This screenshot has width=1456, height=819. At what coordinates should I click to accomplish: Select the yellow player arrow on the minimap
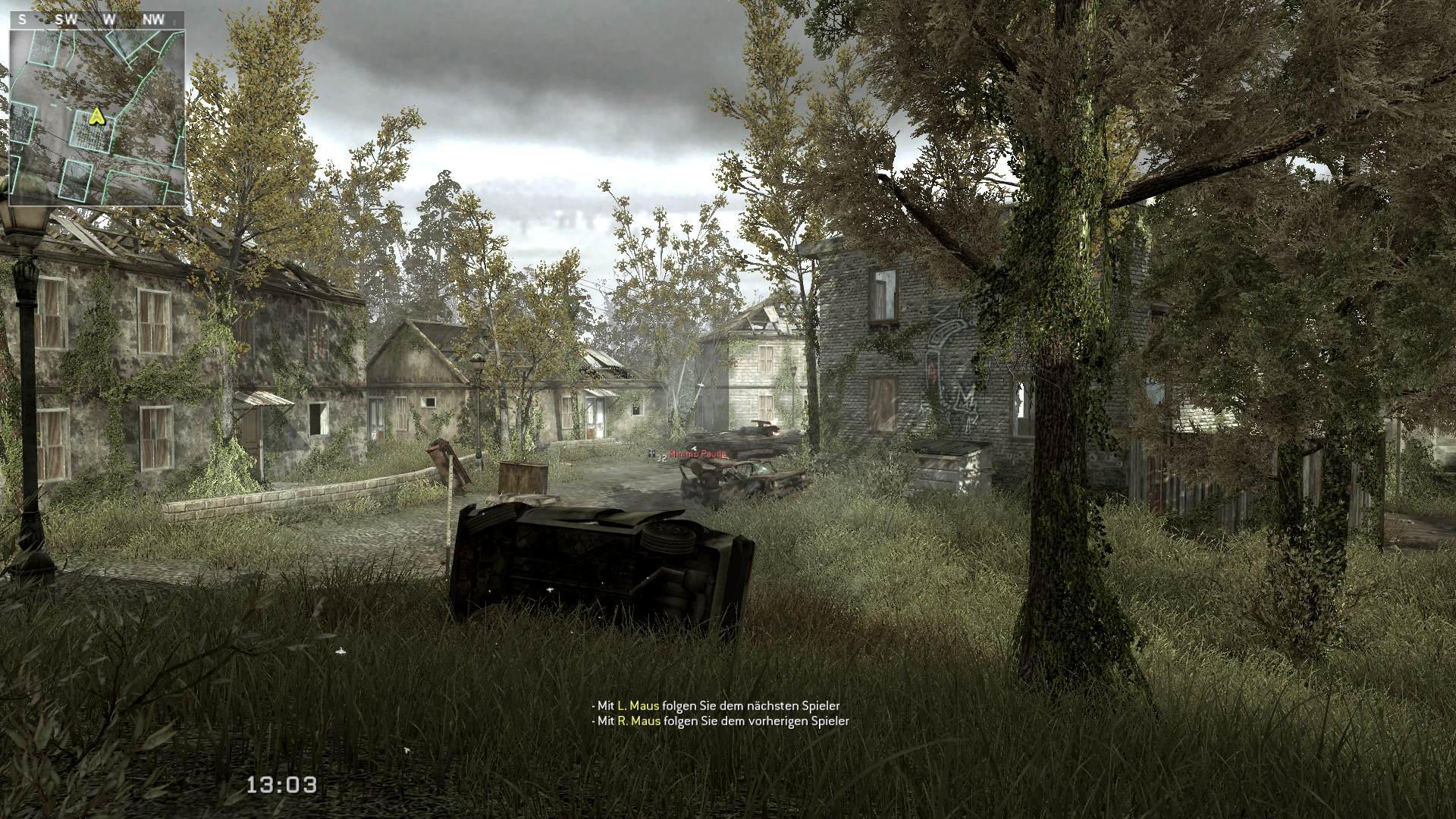coord(96,116)
